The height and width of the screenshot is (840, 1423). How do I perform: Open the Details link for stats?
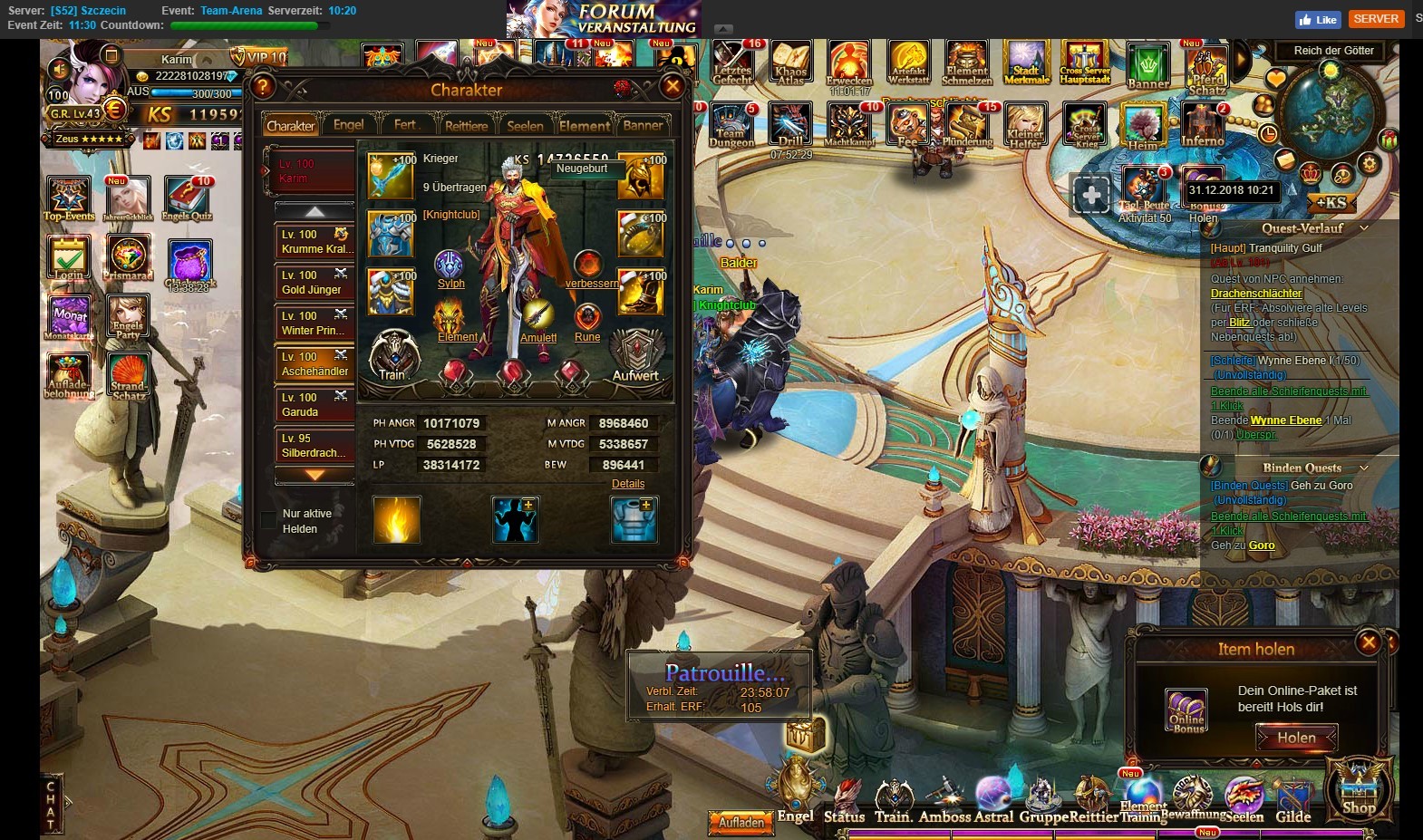[627, 484]
